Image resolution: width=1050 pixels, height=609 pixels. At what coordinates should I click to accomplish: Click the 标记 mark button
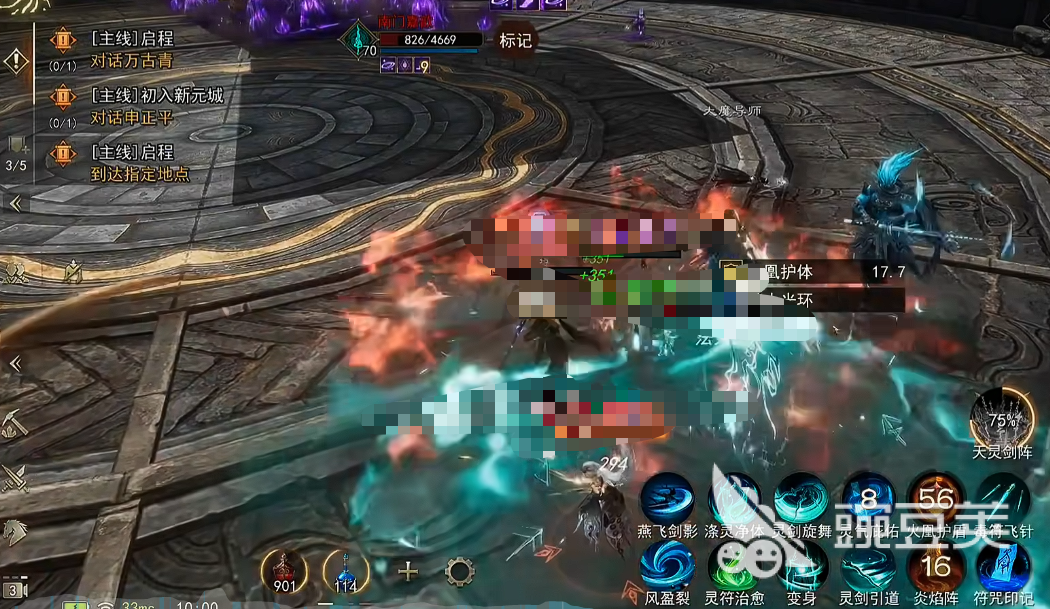[x=516, y=41]
